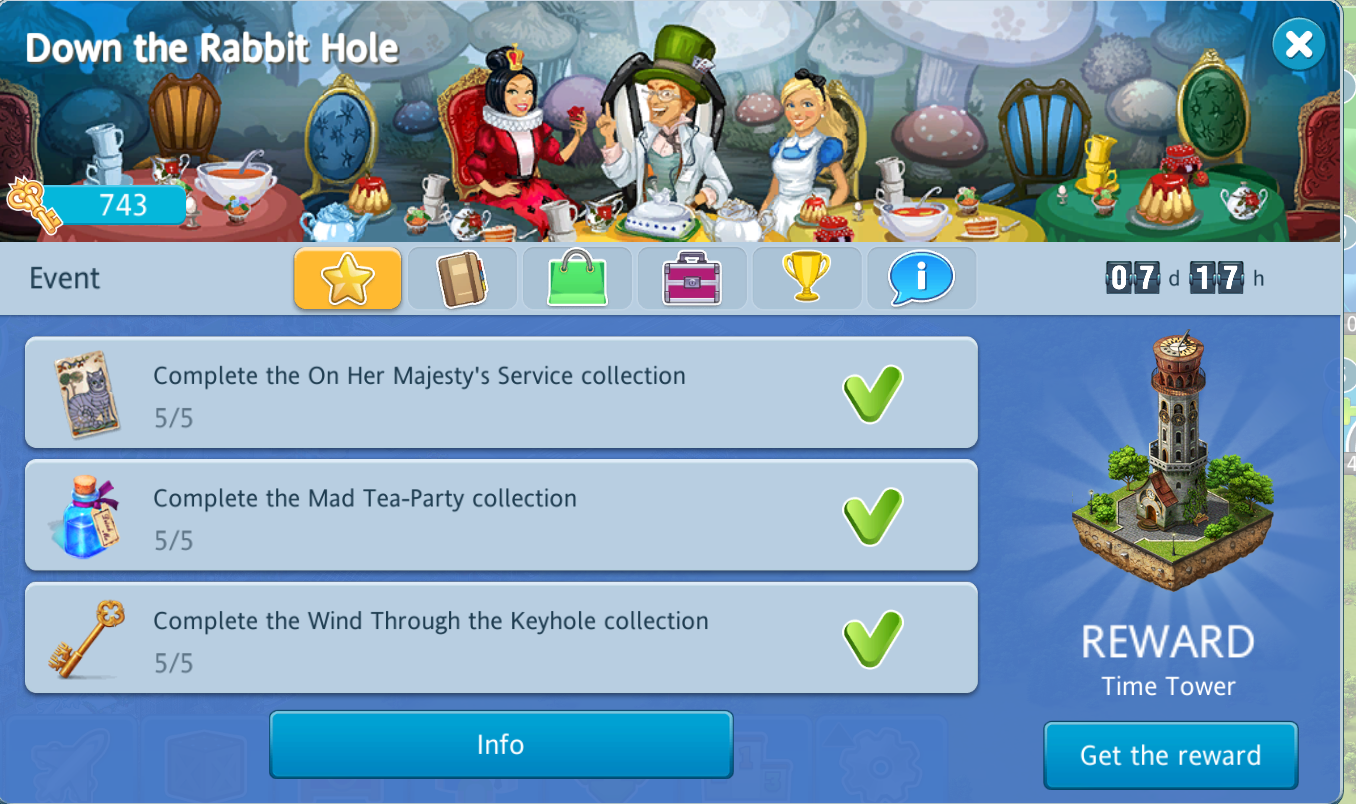Click the Info button
This screenshot has width=1356, height=804.
coord(500,745)
